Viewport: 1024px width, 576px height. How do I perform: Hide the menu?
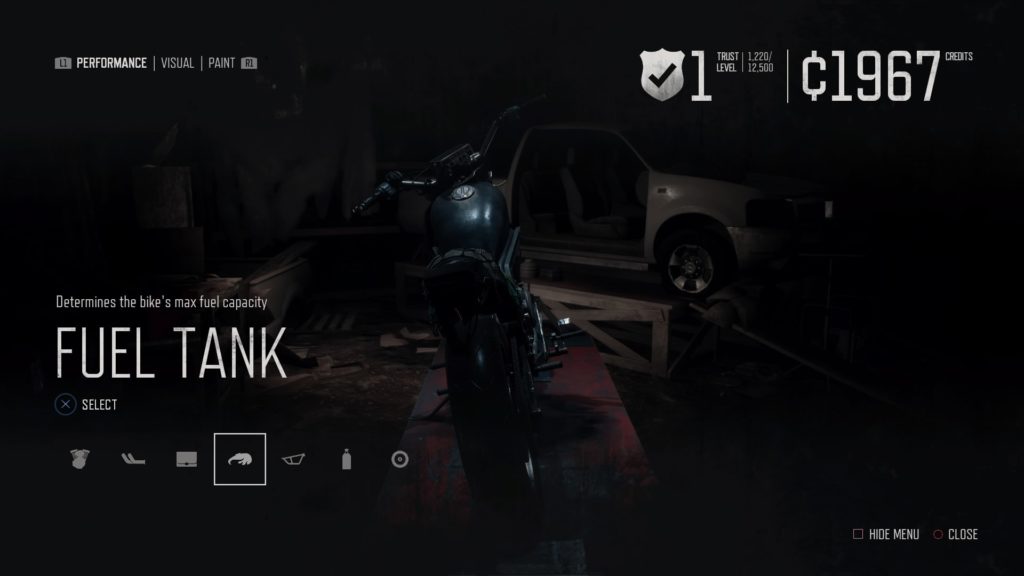886,534
